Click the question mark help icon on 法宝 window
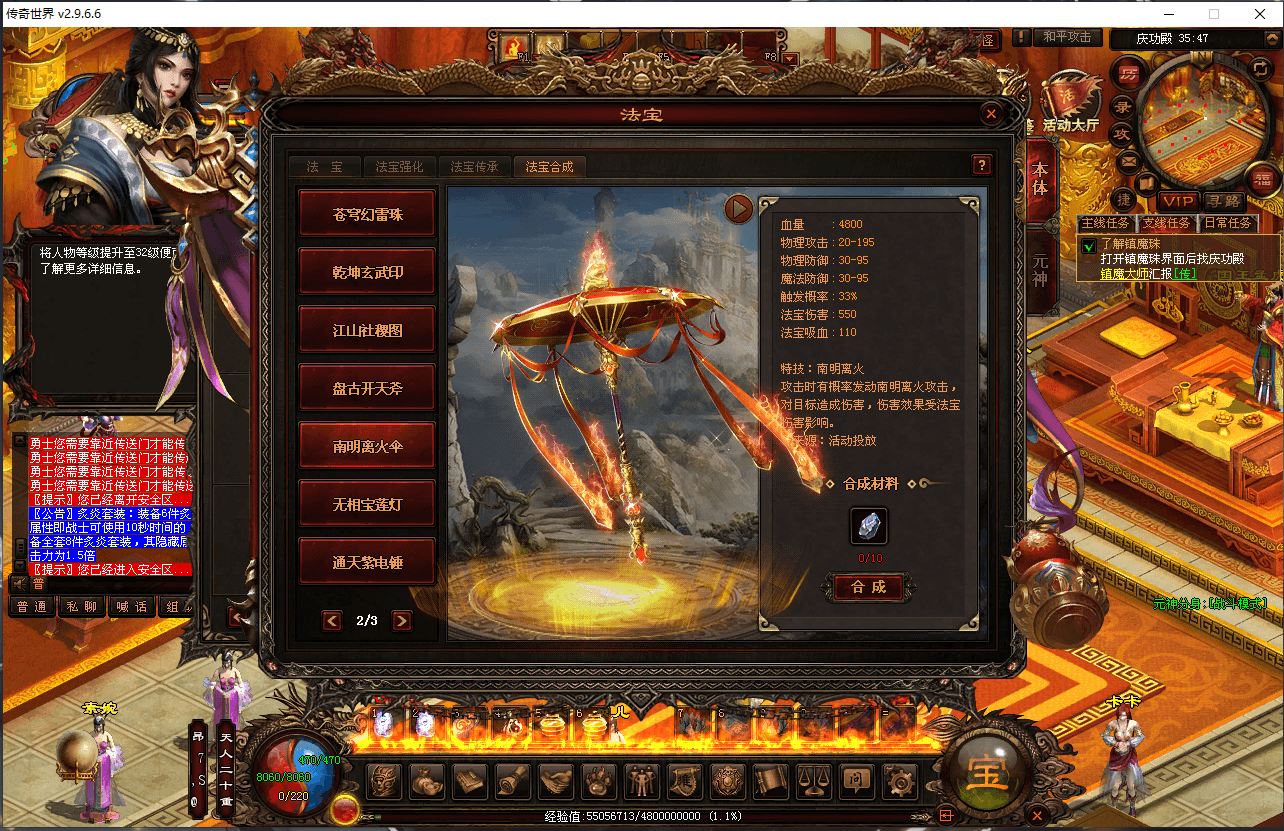This screenshot has height=831, width=1284. (982, 164)
